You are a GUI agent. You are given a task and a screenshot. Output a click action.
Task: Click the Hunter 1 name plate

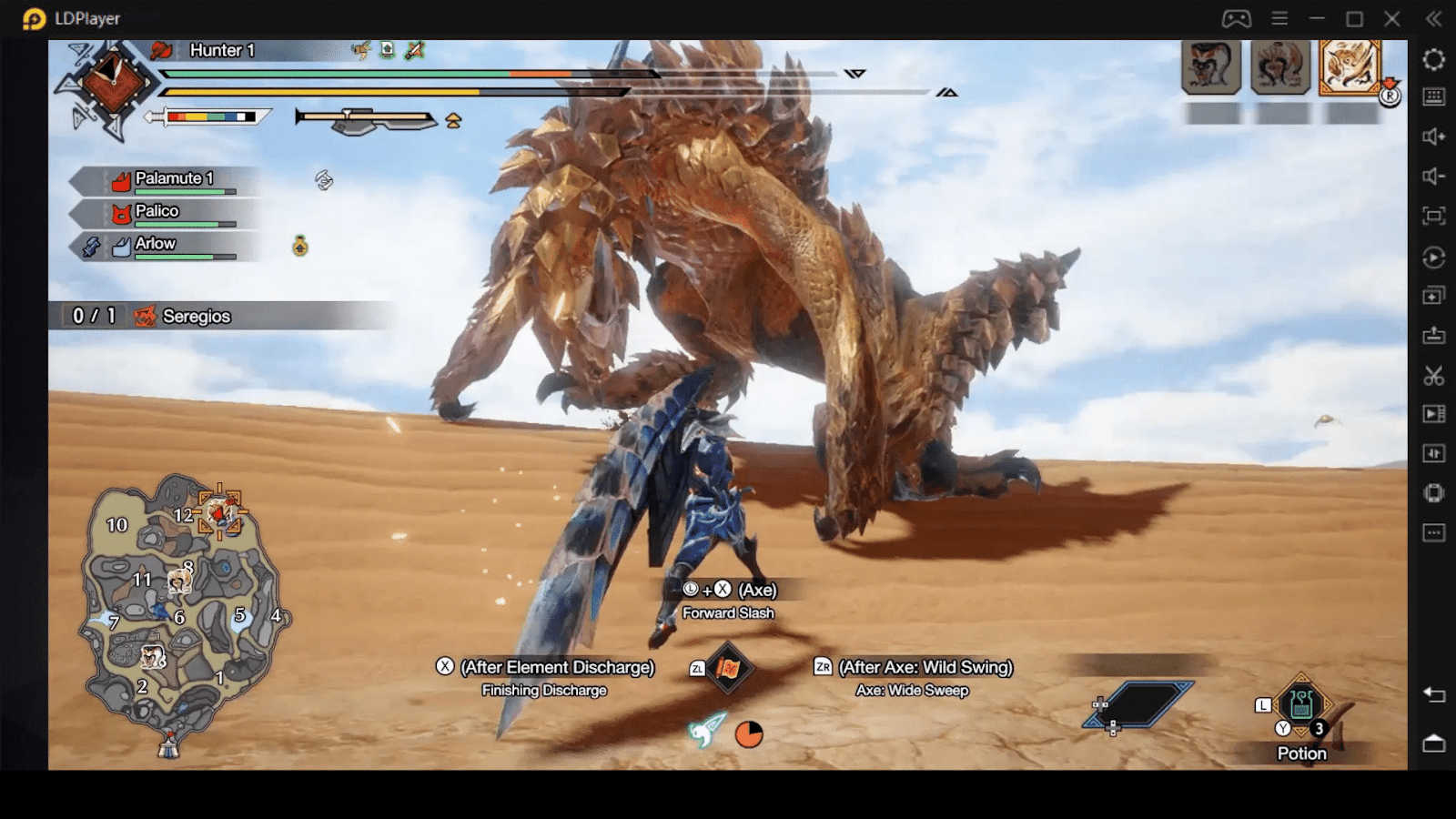pyautogui.click(x=222, y=50)
